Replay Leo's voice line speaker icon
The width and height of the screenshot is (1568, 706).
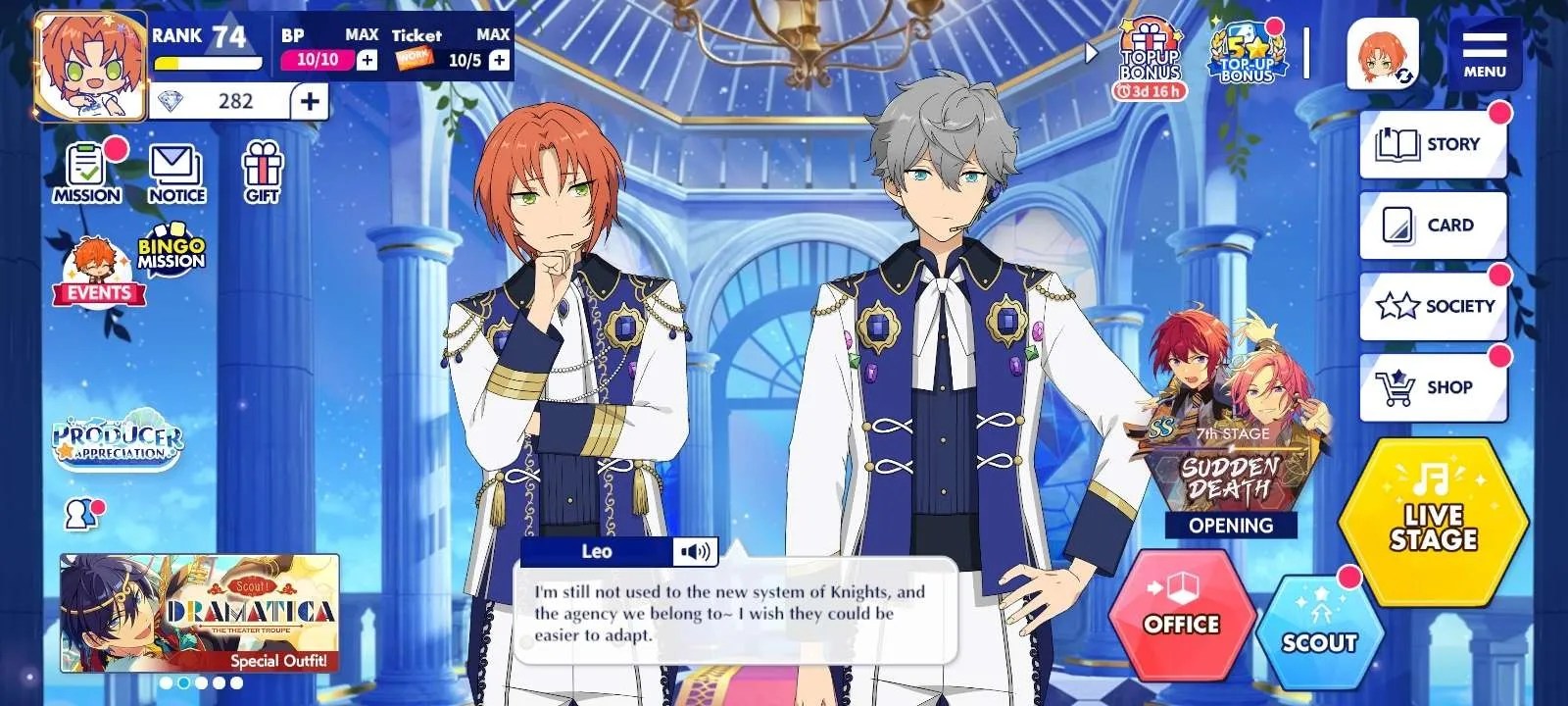pyautogui.click(x=695, y=552)
